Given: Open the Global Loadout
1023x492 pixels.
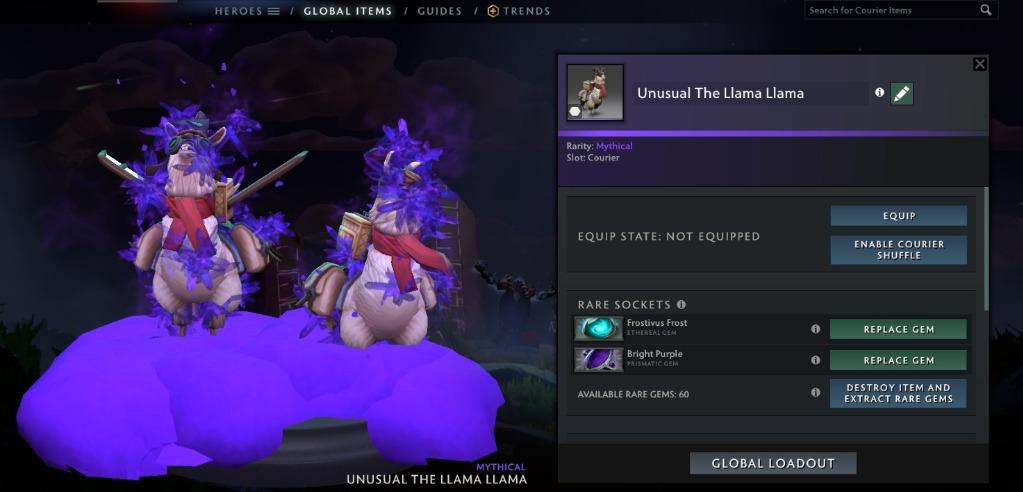Looking at the screenshot, I should (x=773, y=463).
